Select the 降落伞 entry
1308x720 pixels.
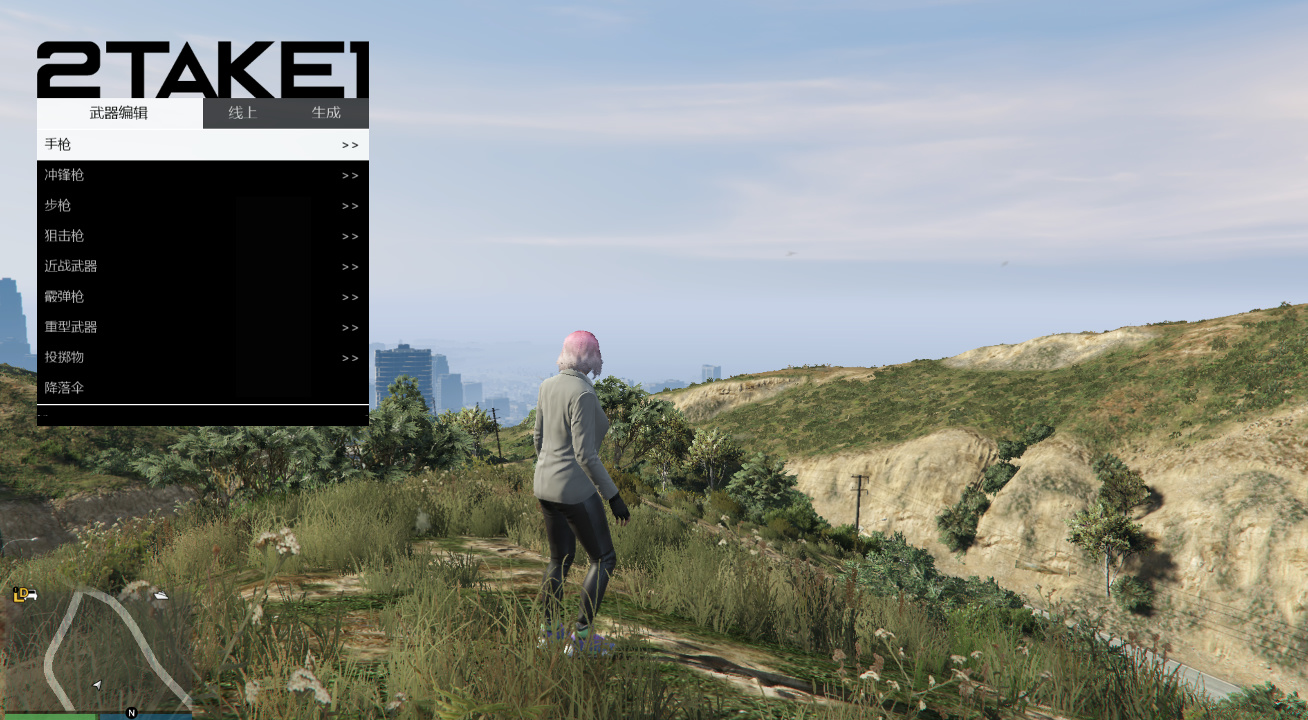[62, 387]
